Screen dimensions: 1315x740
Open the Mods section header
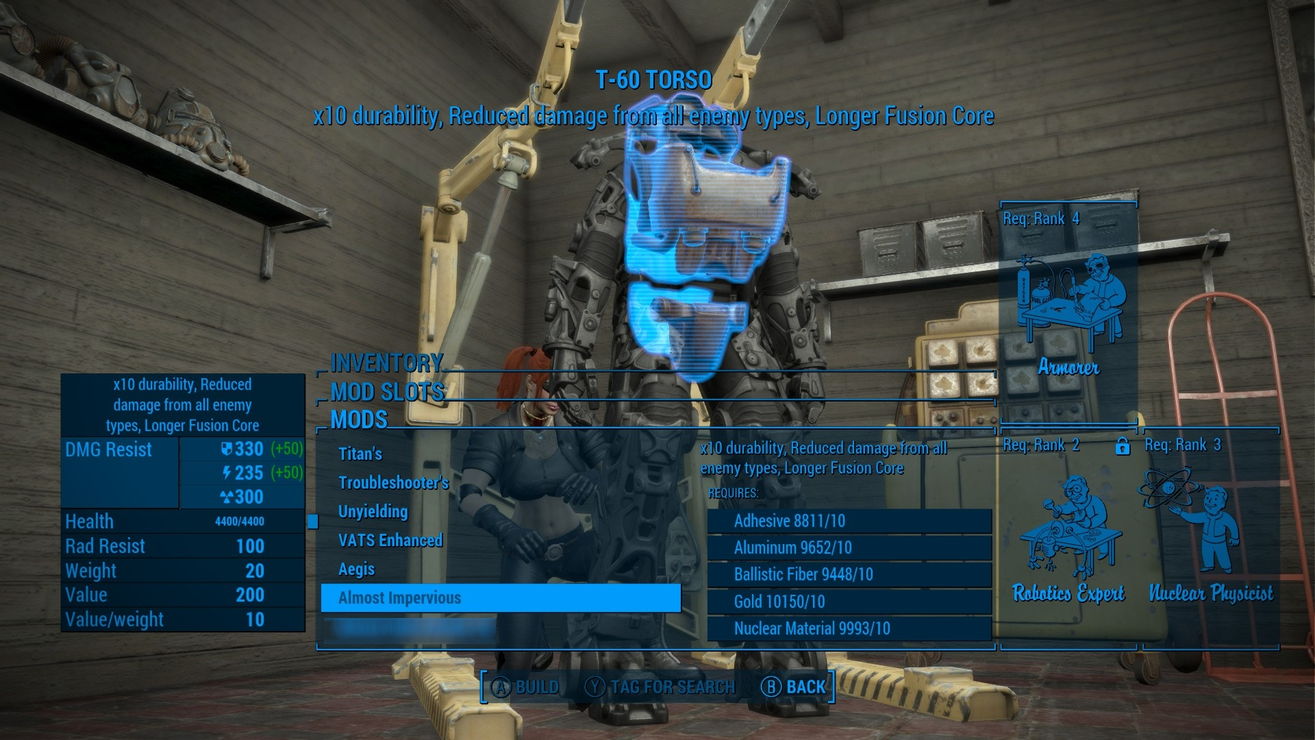point(359,419)
